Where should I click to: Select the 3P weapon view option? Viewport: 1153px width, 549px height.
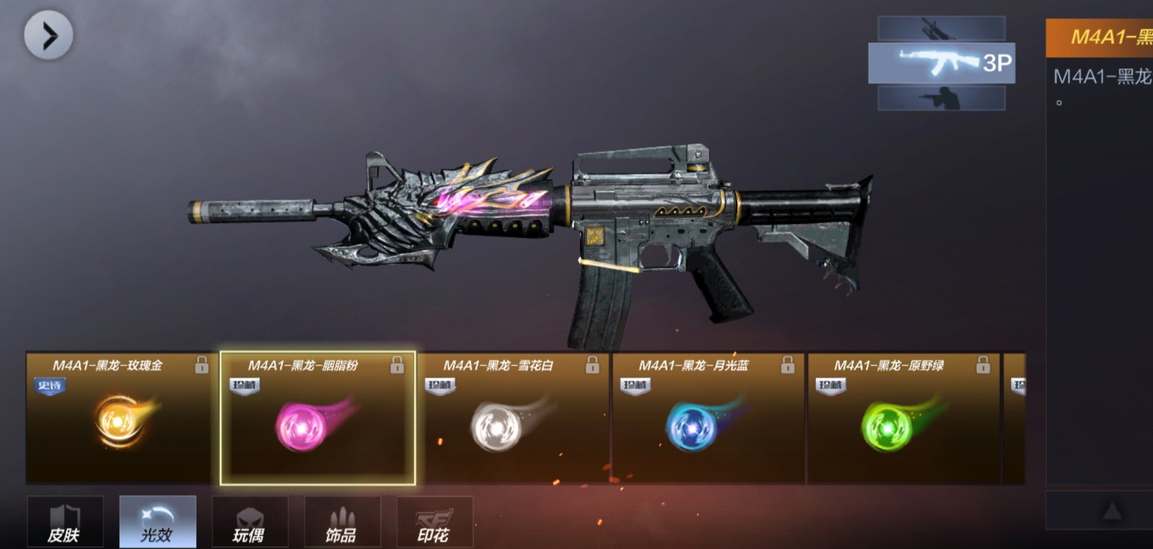(x=941, y=63)
